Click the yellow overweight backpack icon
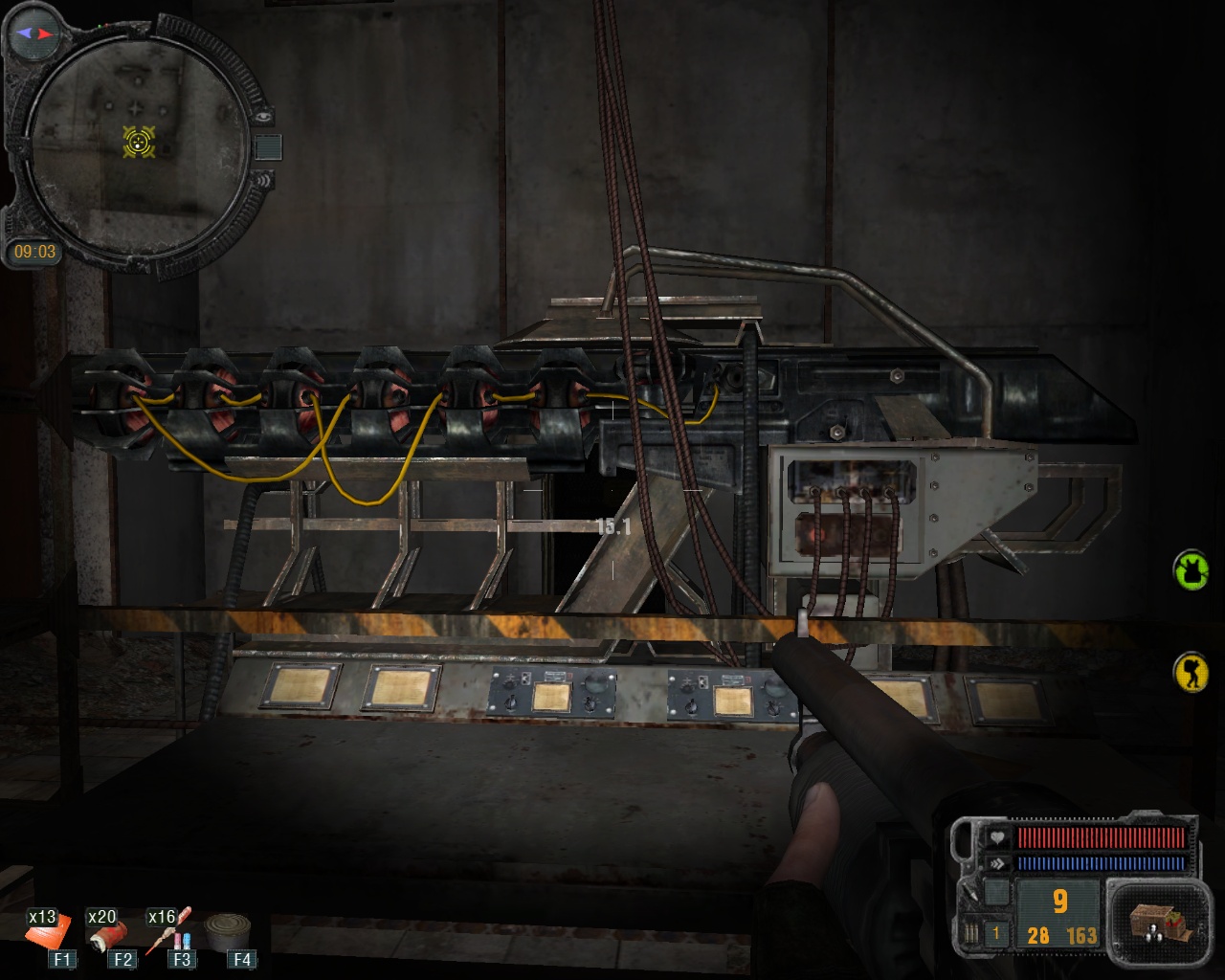 point(1192,672)
